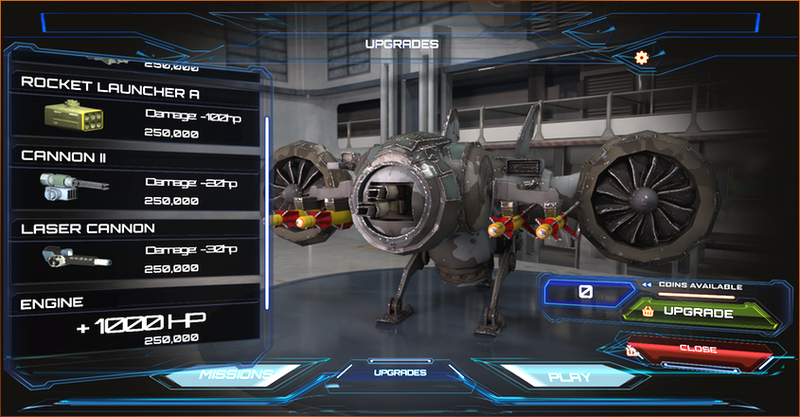Click the green Upgrade button
This screenshot has height=417, width=800.
point(699,314)
